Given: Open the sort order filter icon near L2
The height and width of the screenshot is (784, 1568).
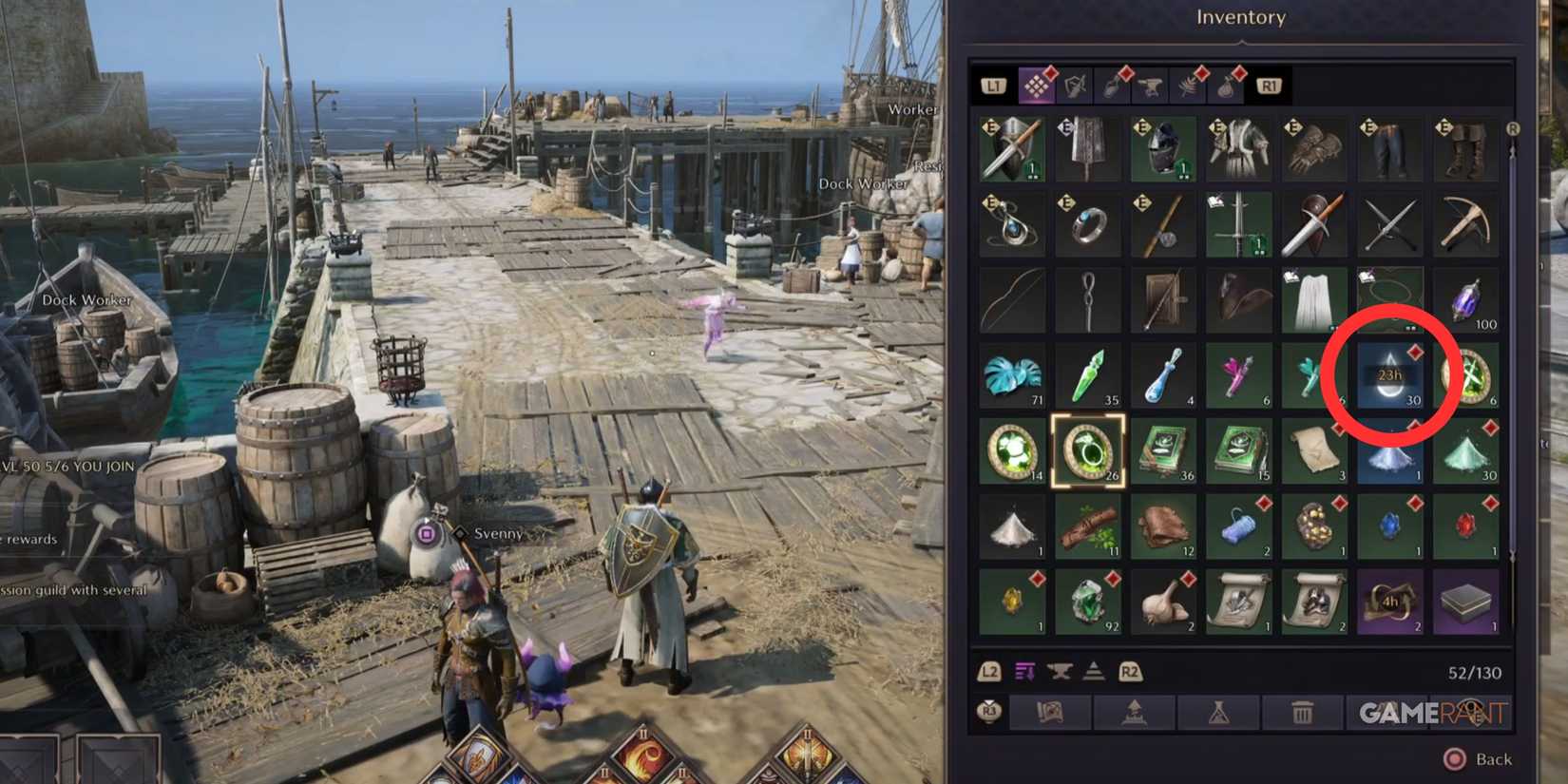Looking at the screenshot, I should click(x=1024, y=672).
